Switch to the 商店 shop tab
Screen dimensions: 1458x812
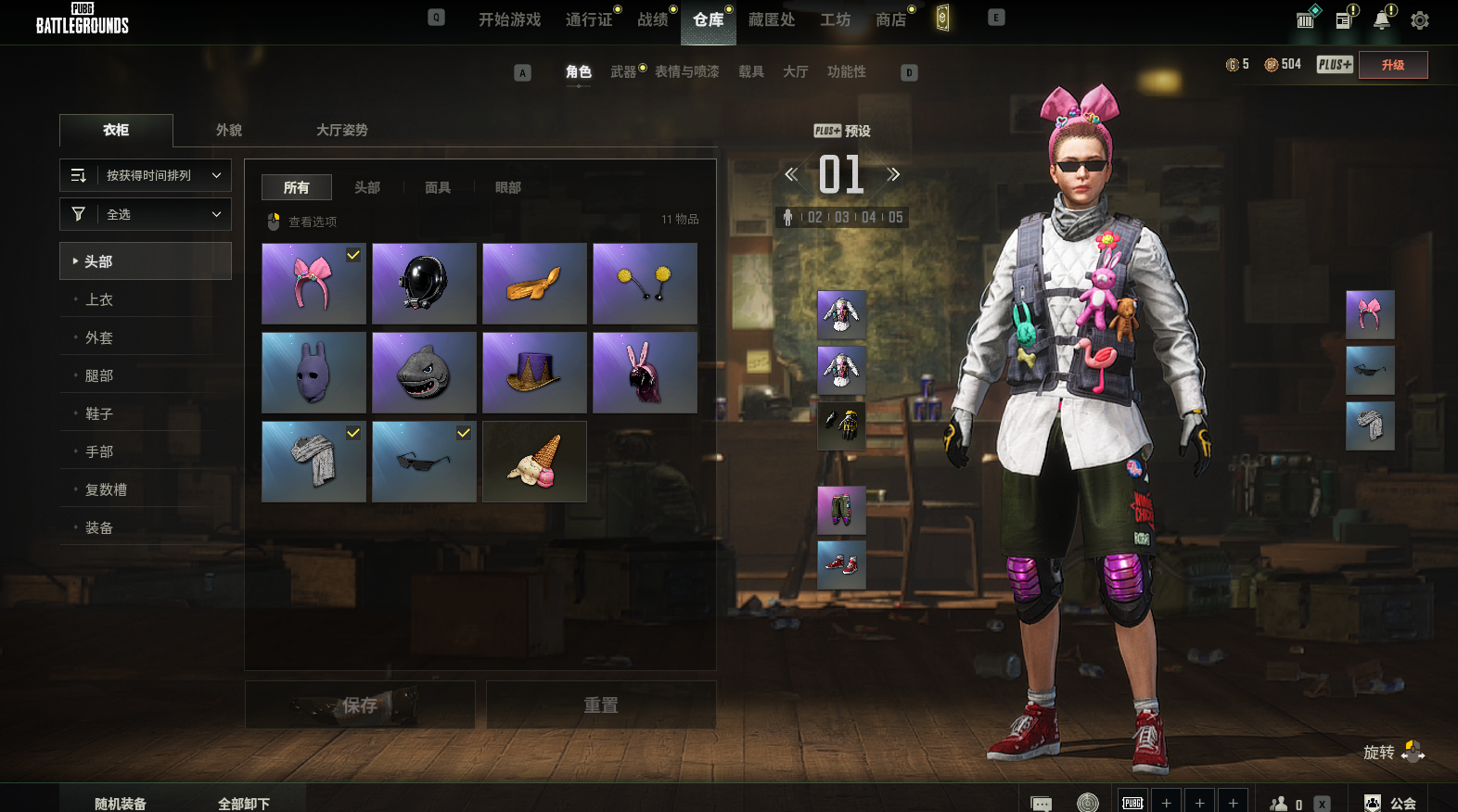pos(891,19)
